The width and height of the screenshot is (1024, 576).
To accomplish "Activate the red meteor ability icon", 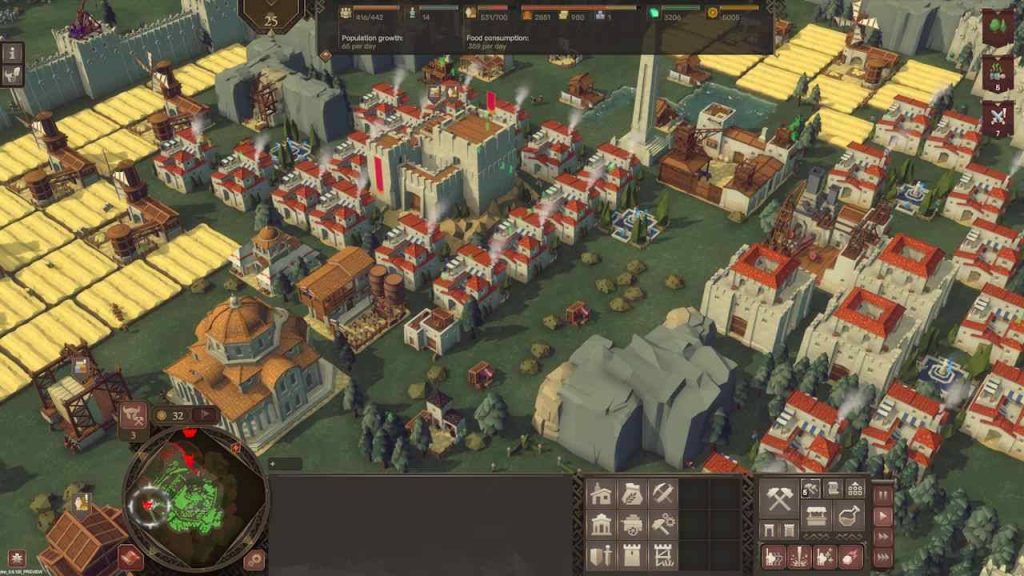I will click(x=850, y=556).
